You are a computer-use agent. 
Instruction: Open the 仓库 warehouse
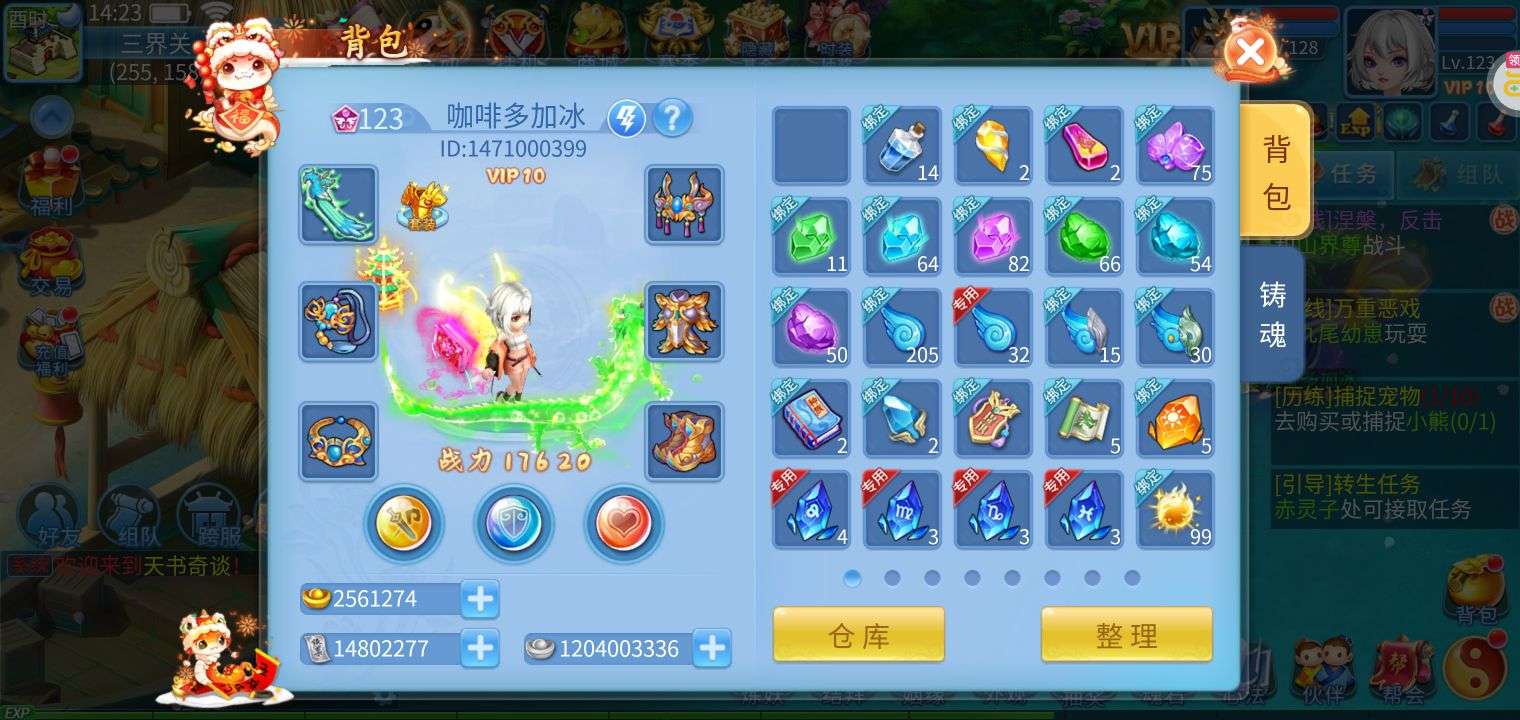[x=858, y=635]
